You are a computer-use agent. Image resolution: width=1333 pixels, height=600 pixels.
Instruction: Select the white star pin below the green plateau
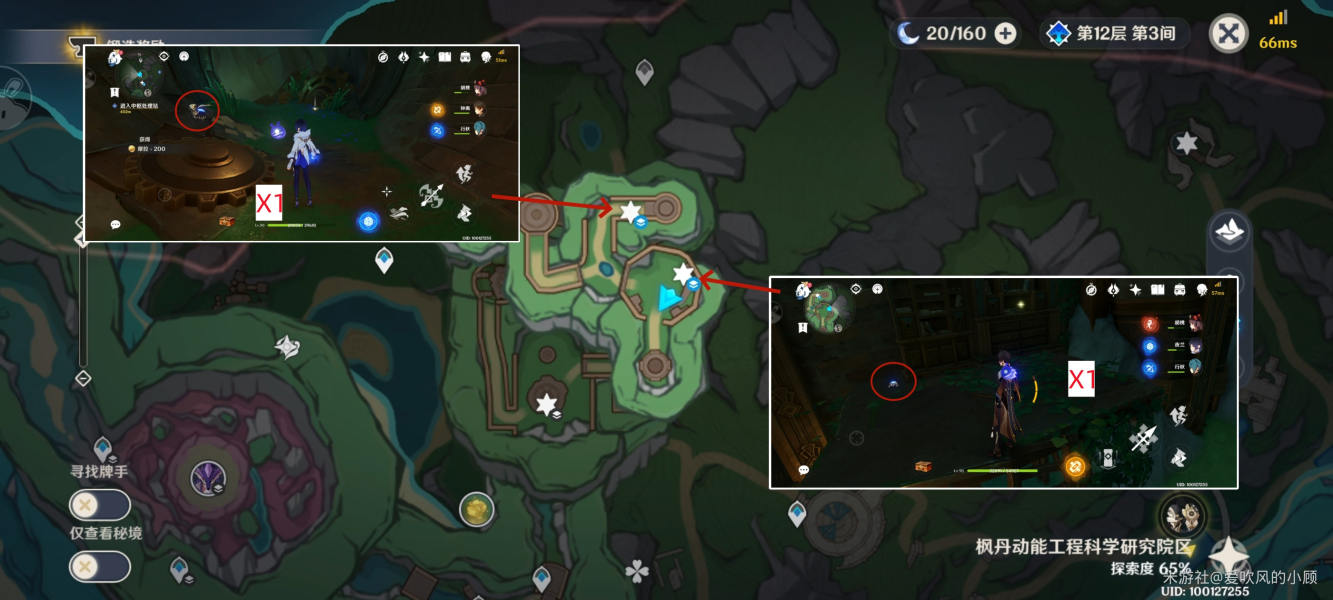tap(546, 405)
